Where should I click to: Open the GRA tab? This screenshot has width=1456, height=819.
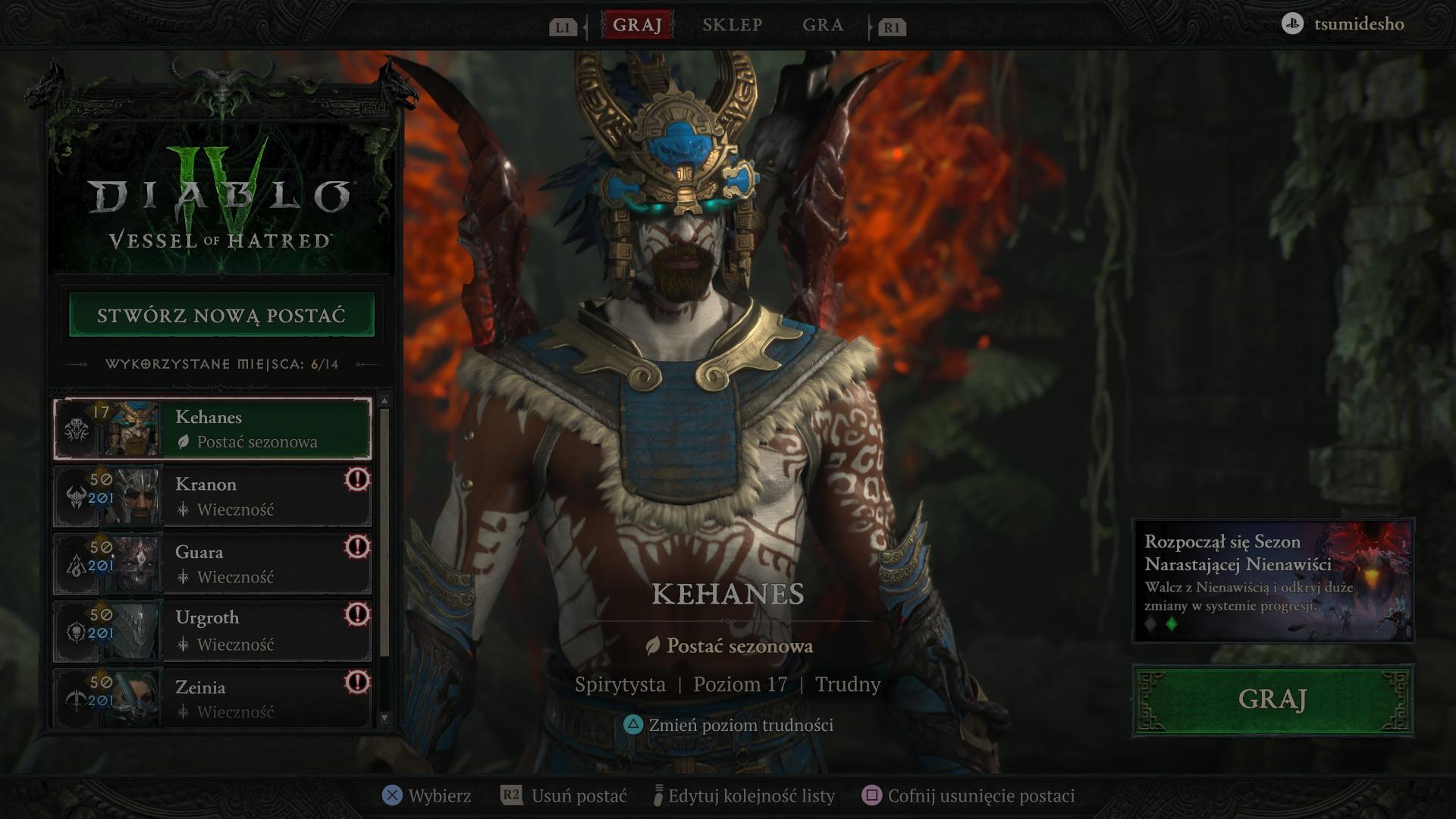click(x=823, y=25)
